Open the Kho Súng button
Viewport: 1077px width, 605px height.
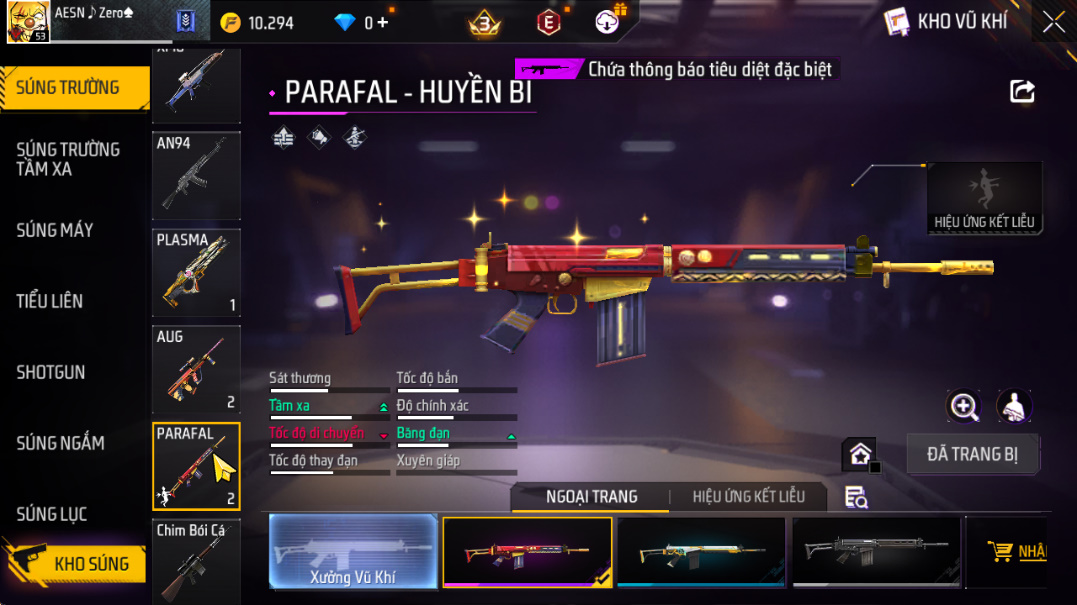(x=78, y=564)
